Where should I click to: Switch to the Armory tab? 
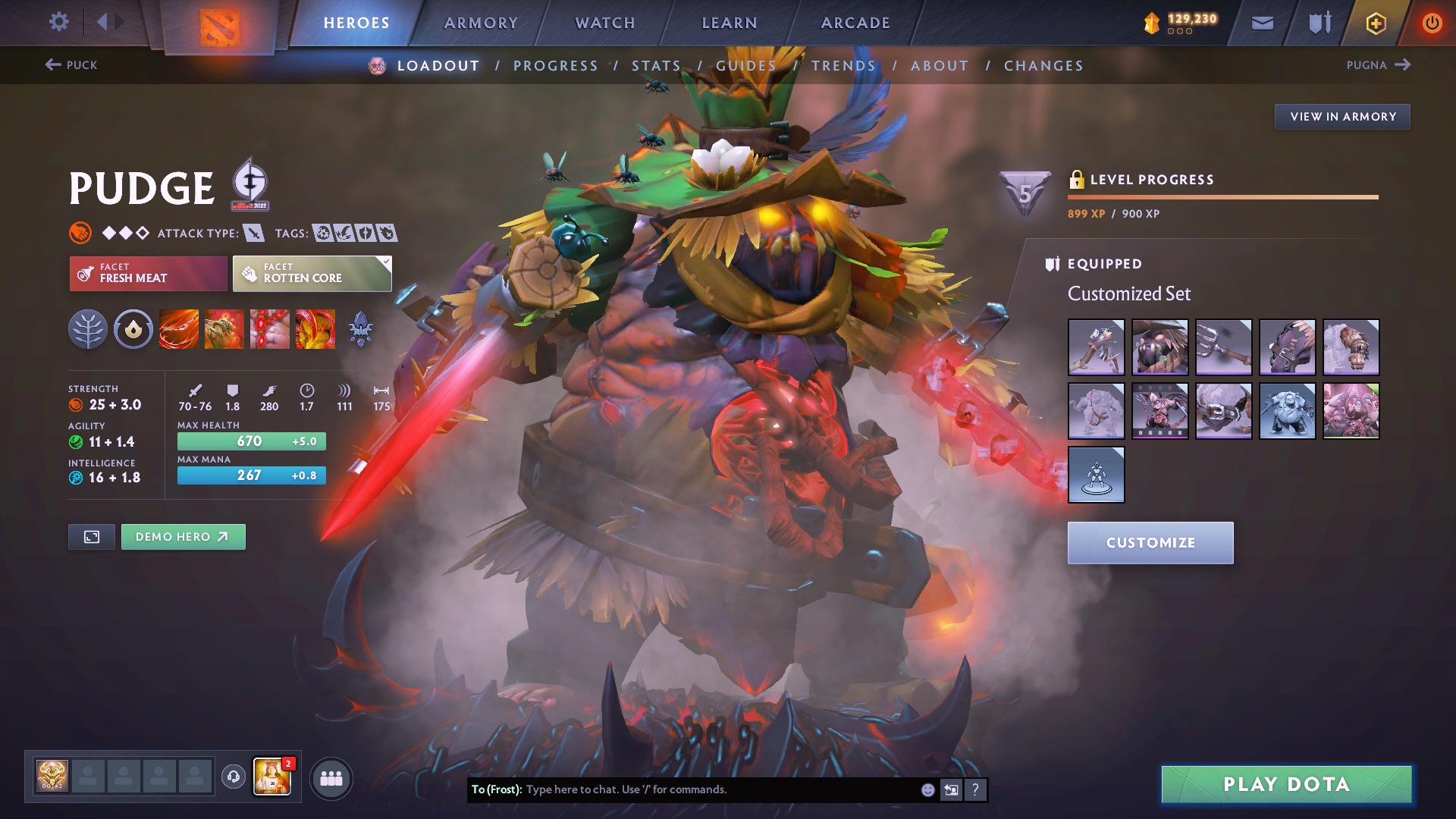(x=481, y=23)
